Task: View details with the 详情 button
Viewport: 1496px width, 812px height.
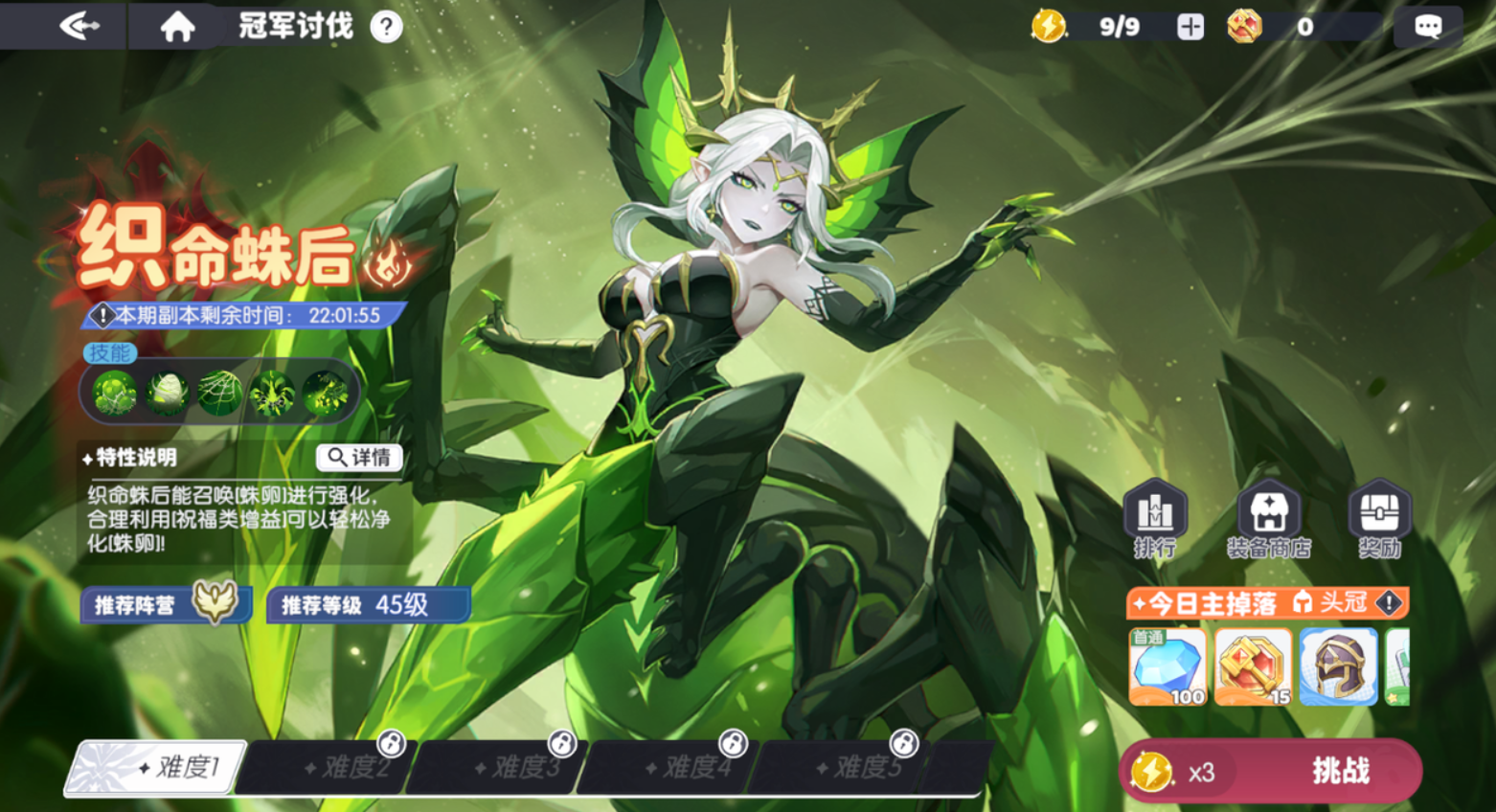Action: click(x=359, y=458)
